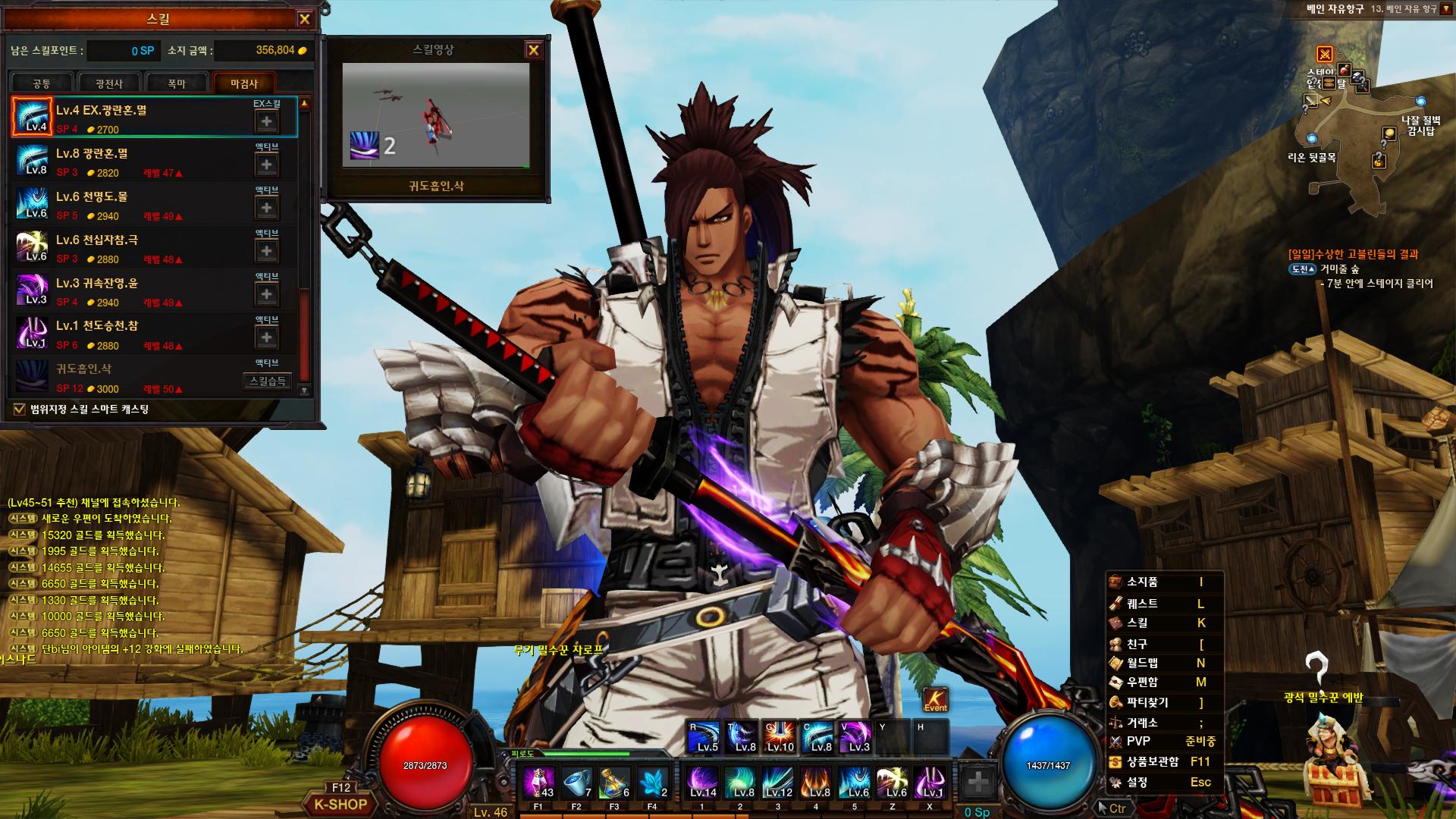Open the 우편함 mailbox

1142,682
